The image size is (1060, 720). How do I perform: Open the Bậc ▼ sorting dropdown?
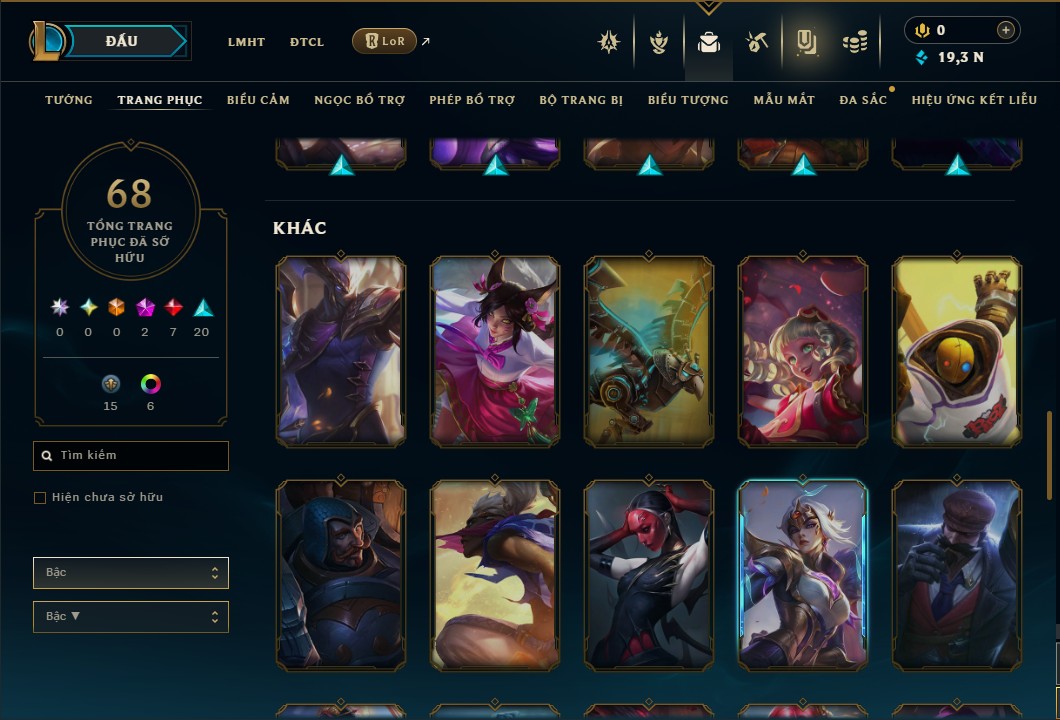point(131,616)
